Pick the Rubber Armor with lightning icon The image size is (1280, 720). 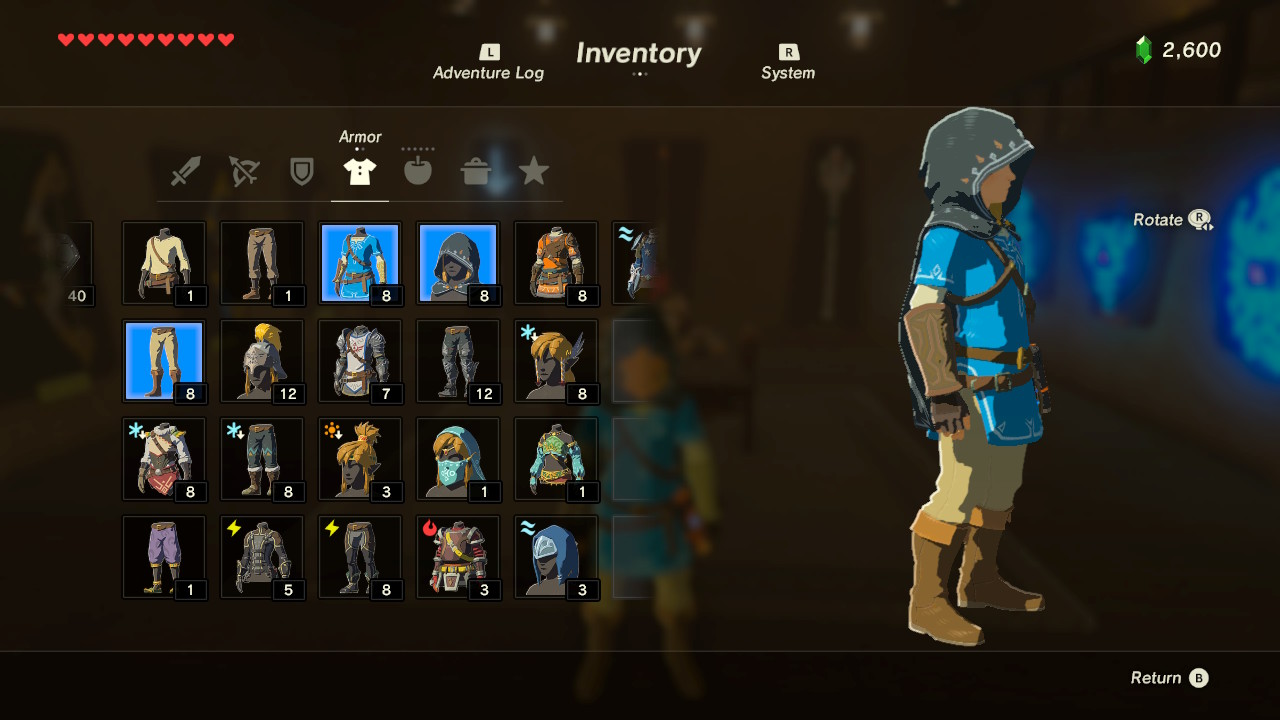[x=262, y=557]
